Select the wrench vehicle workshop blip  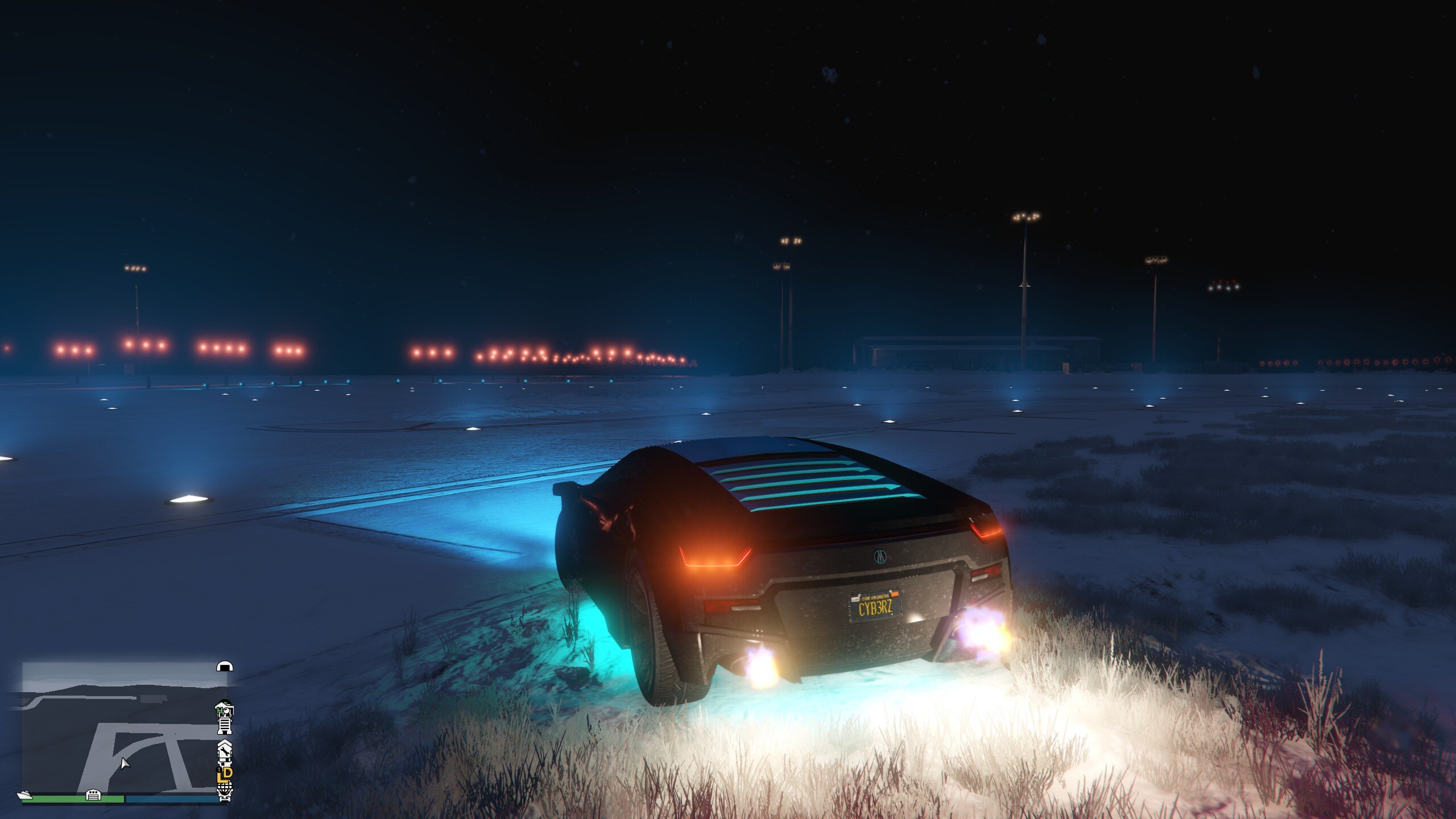225,752
